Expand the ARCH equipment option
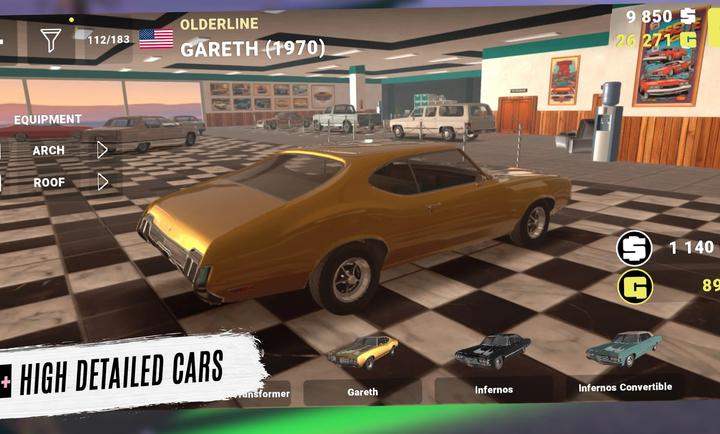 point(102,150)
